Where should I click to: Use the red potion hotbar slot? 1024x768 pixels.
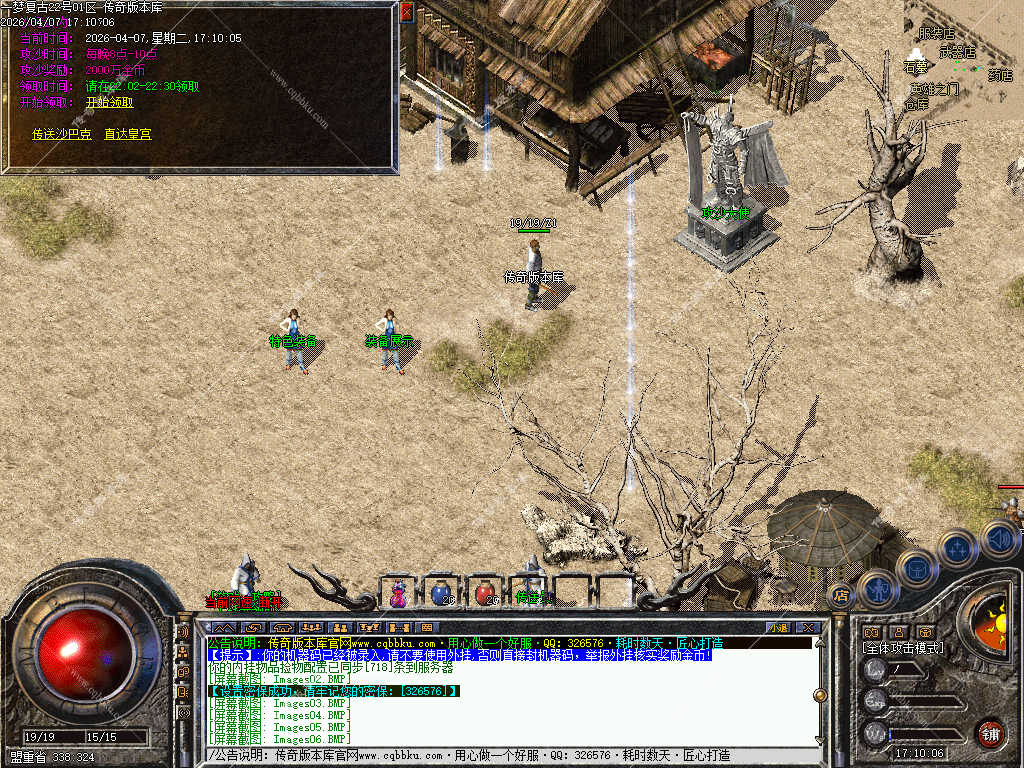485,593
